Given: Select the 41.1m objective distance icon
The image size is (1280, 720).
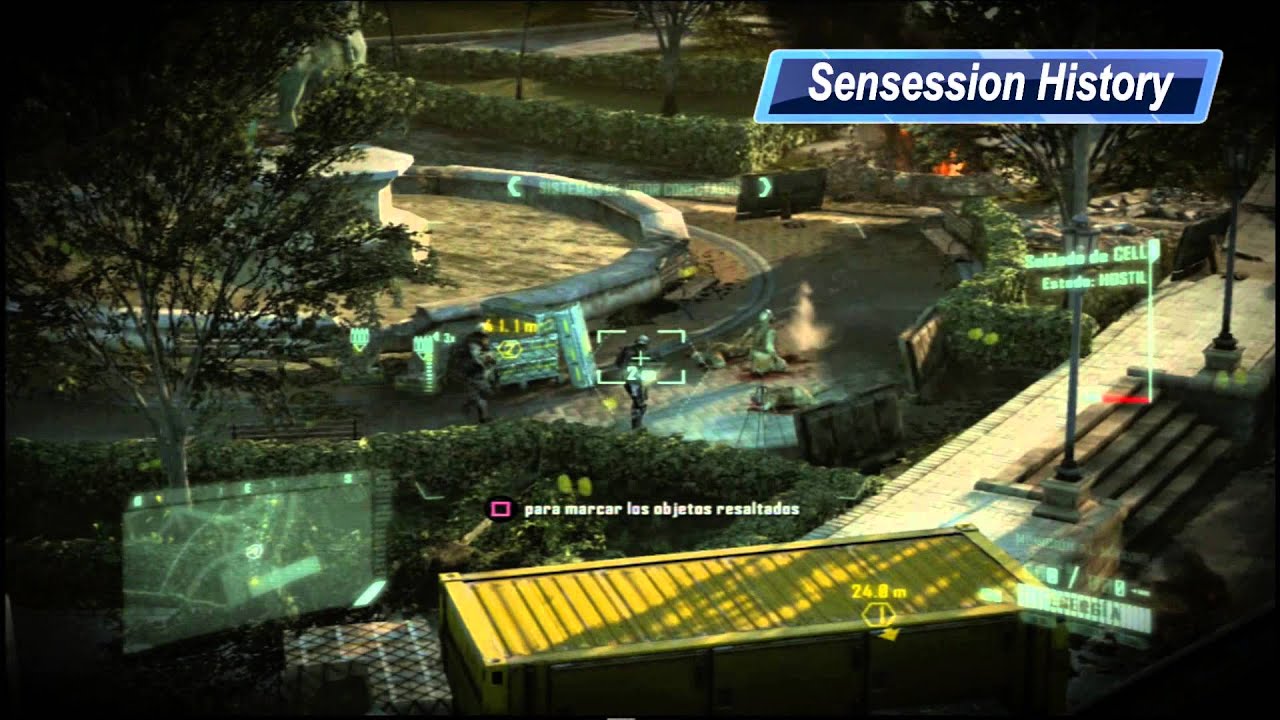Looking at the screenshot, I should 512,325.
